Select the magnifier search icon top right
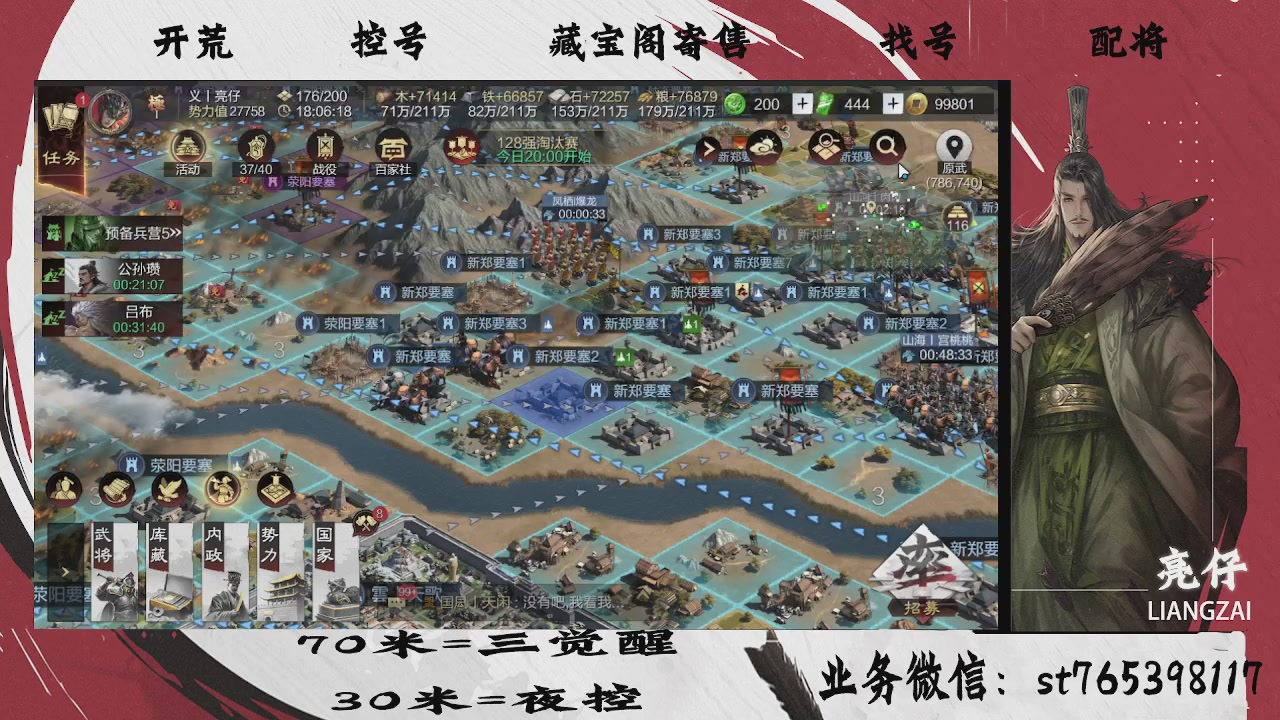This screenshot has height=720, width=1280. 886,146
